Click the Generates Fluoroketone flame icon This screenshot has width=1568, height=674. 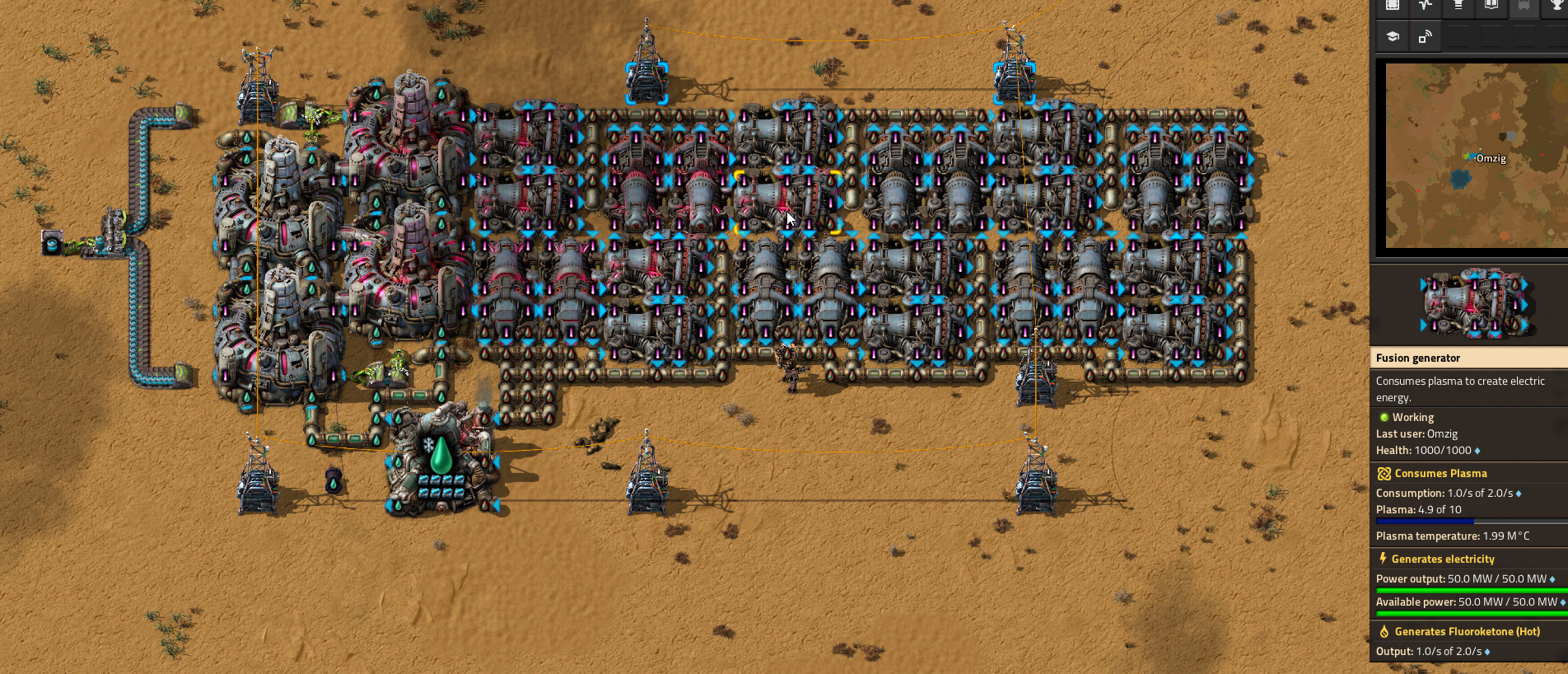click(x=1384, y=631)
